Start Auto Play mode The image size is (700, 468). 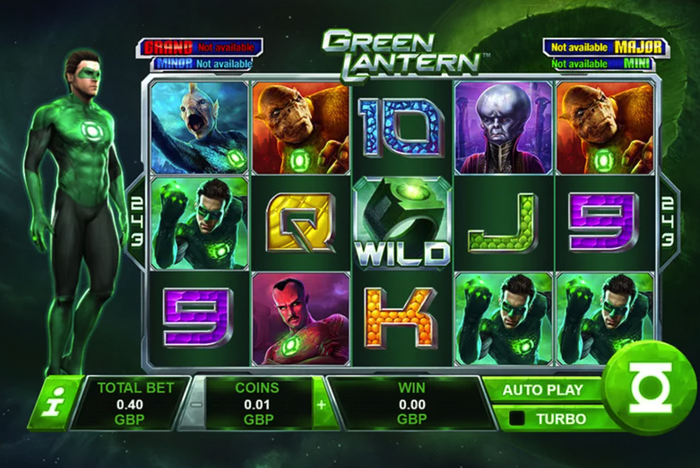tap(544, 389)
